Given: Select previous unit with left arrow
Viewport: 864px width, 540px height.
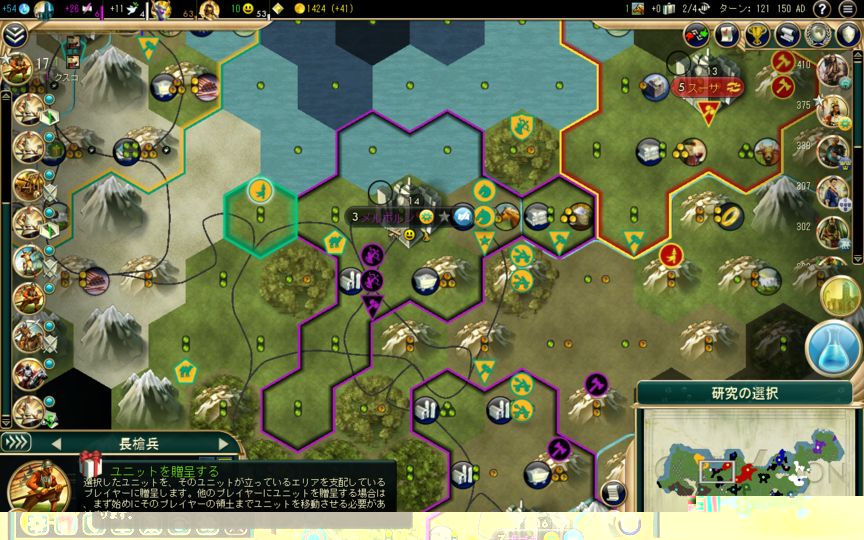Looking at the screenshot, I should pos(56,443).
